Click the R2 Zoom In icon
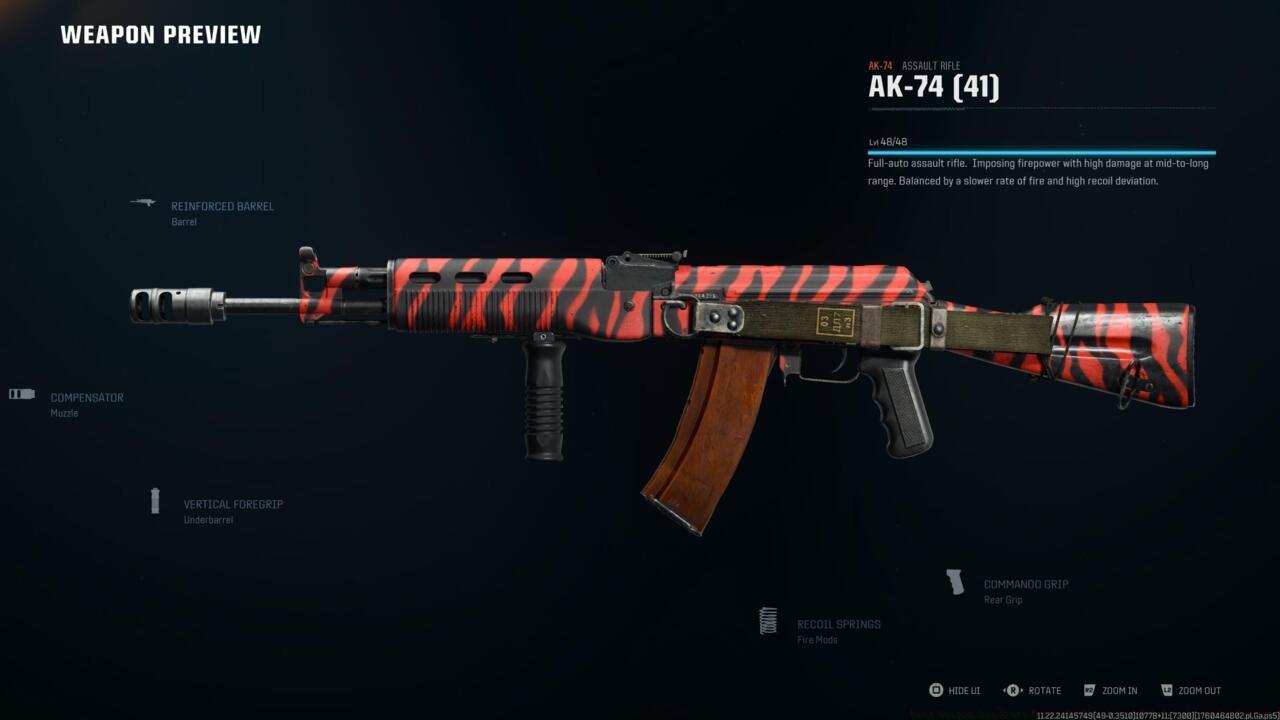The height and width of the screenshot is (720, 1280). [x=1090, y=690]
